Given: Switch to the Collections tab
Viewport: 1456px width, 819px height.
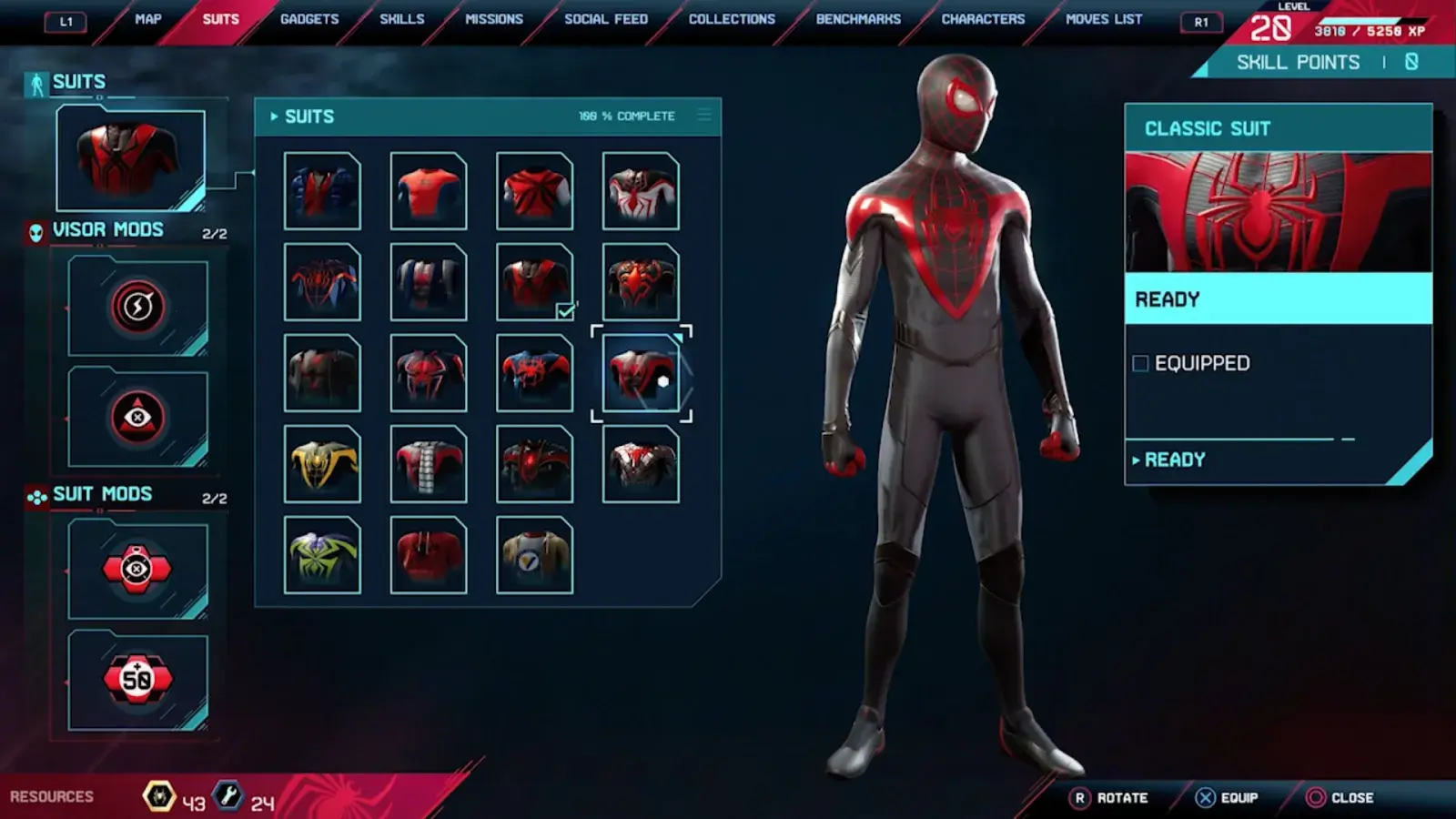Looking at the screenshot, I should click(732, 19).
